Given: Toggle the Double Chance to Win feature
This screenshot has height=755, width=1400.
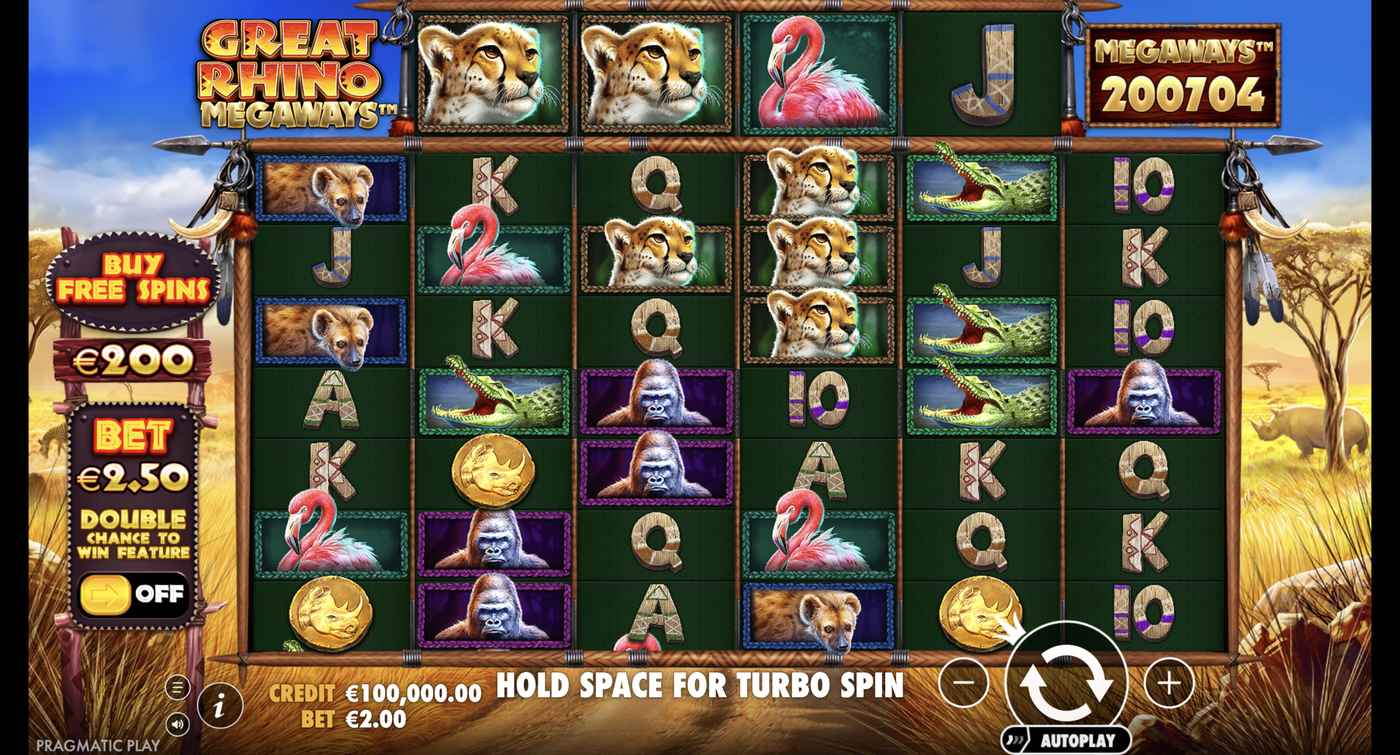Looking at the screenshot, I should pos(134,594).
